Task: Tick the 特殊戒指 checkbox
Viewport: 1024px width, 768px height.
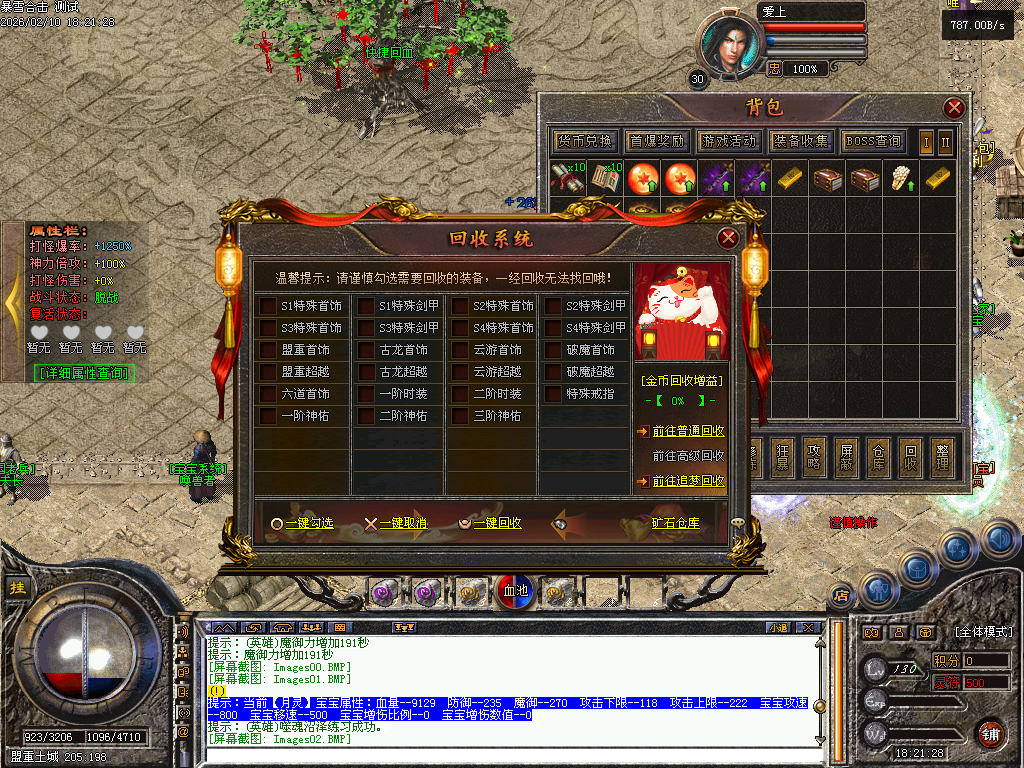Action: [553, 394]
